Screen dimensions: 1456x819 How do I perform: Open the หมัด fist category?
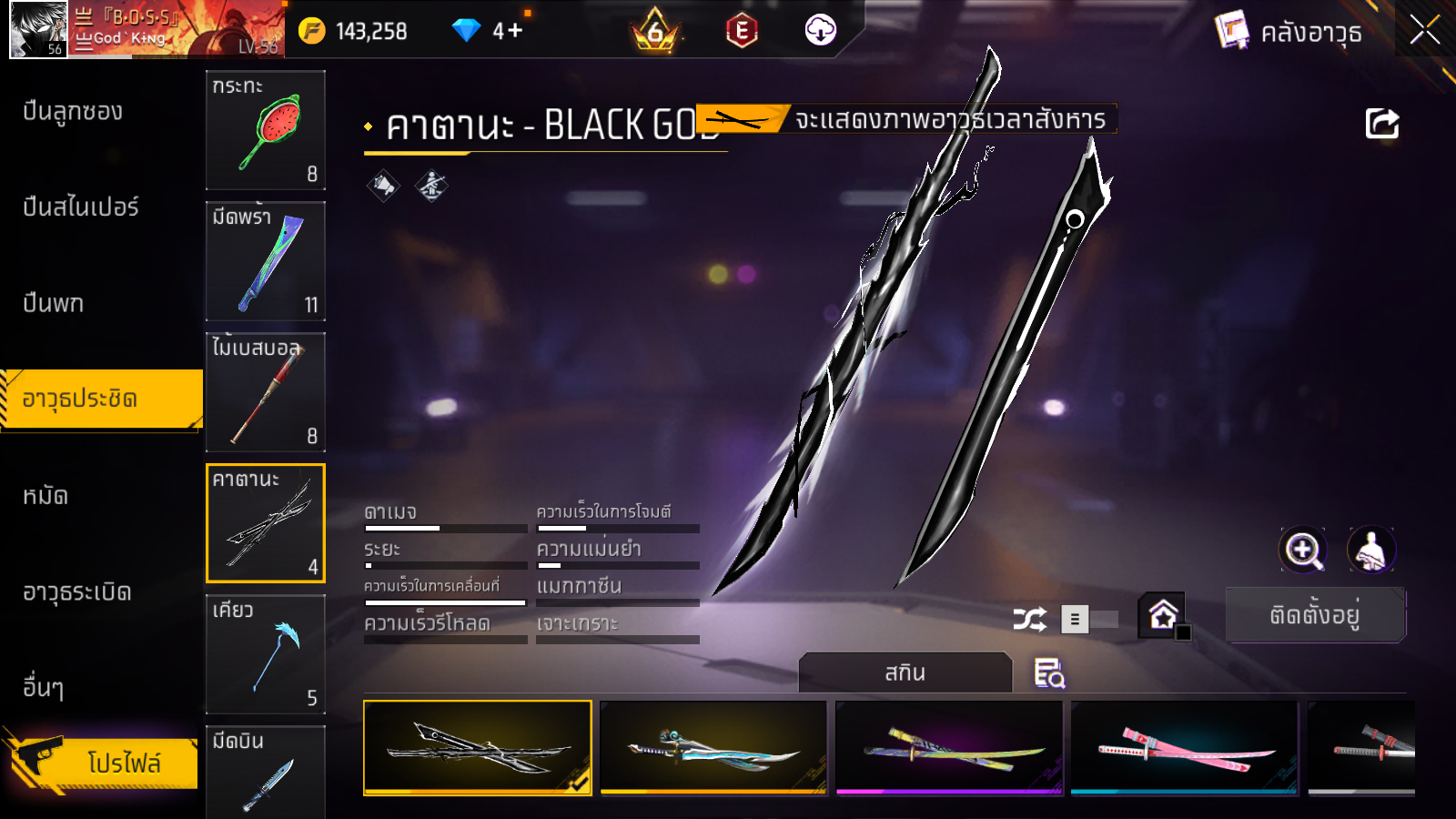pos(45,496)
